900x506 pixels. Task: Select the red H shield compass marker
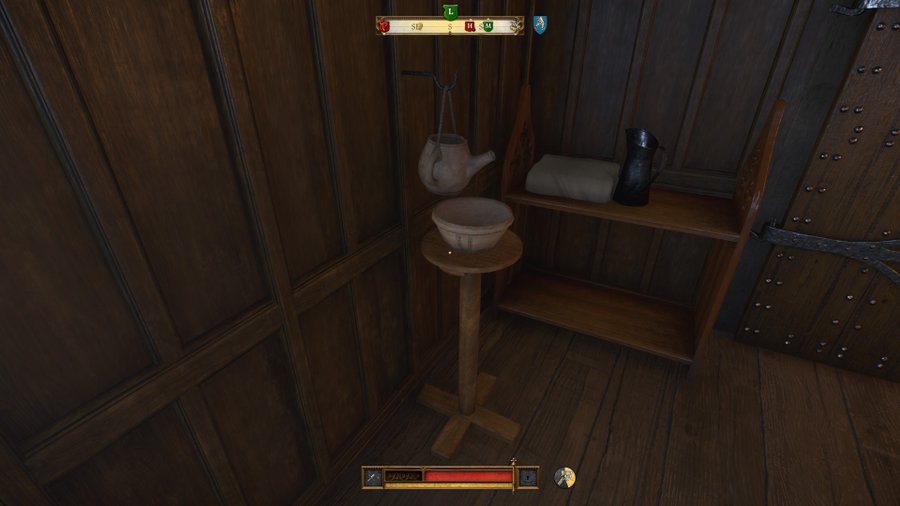[469, 26]
